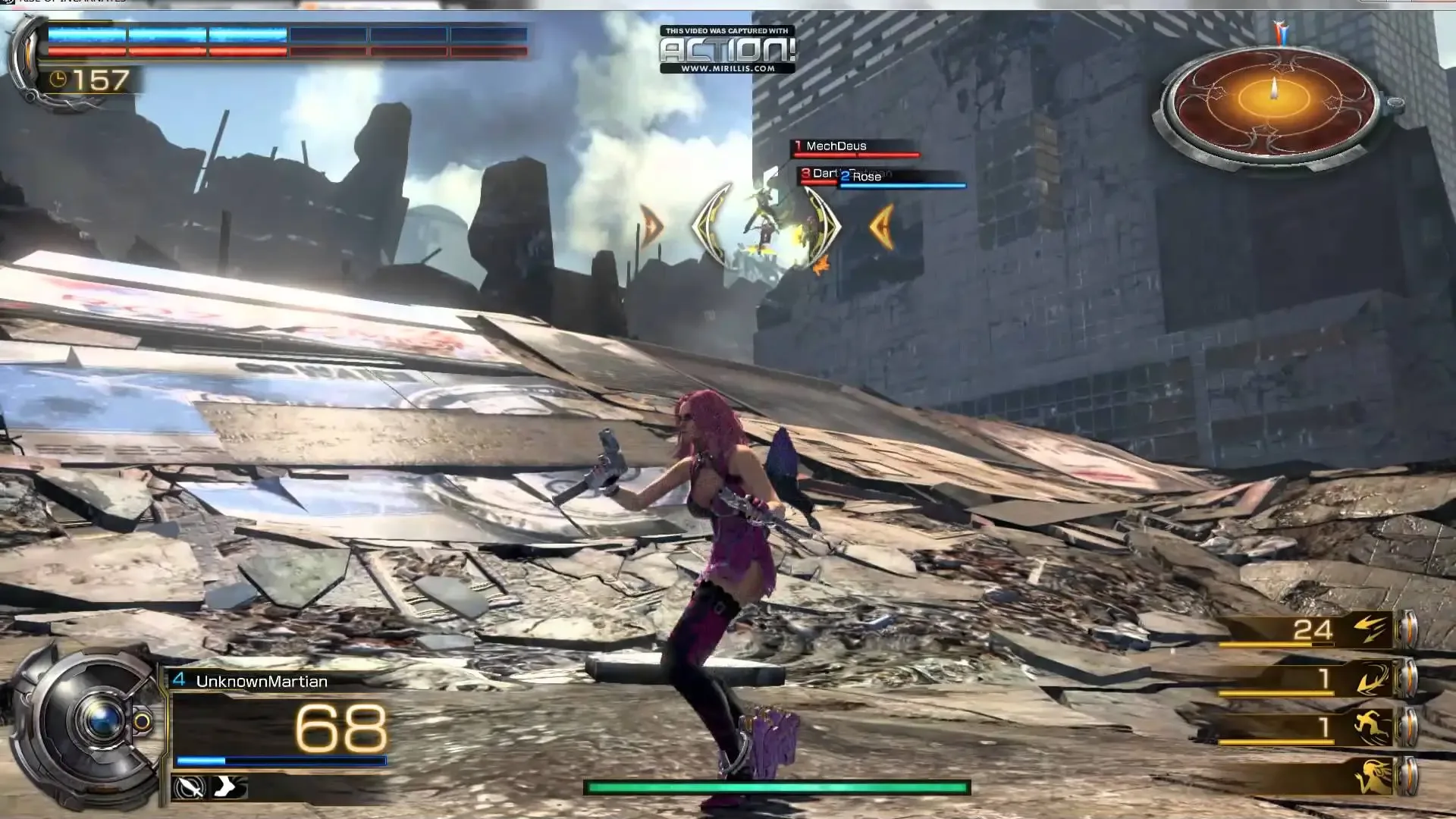Click the ACTION! watermark banner
This screenshot has height=819, width=1456.
tap(726, 48)
